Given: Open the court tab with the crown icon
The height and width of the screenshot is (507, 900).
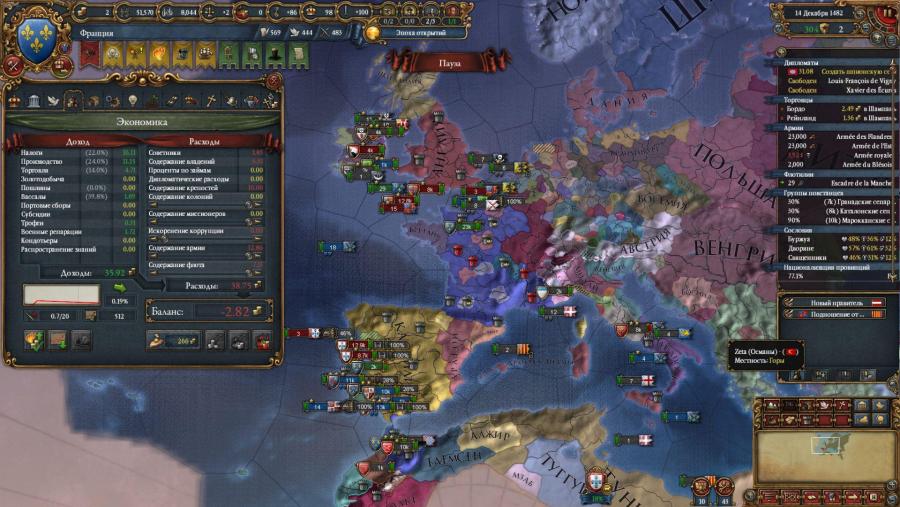Looking at the screenshot, I should click(14, 101).
